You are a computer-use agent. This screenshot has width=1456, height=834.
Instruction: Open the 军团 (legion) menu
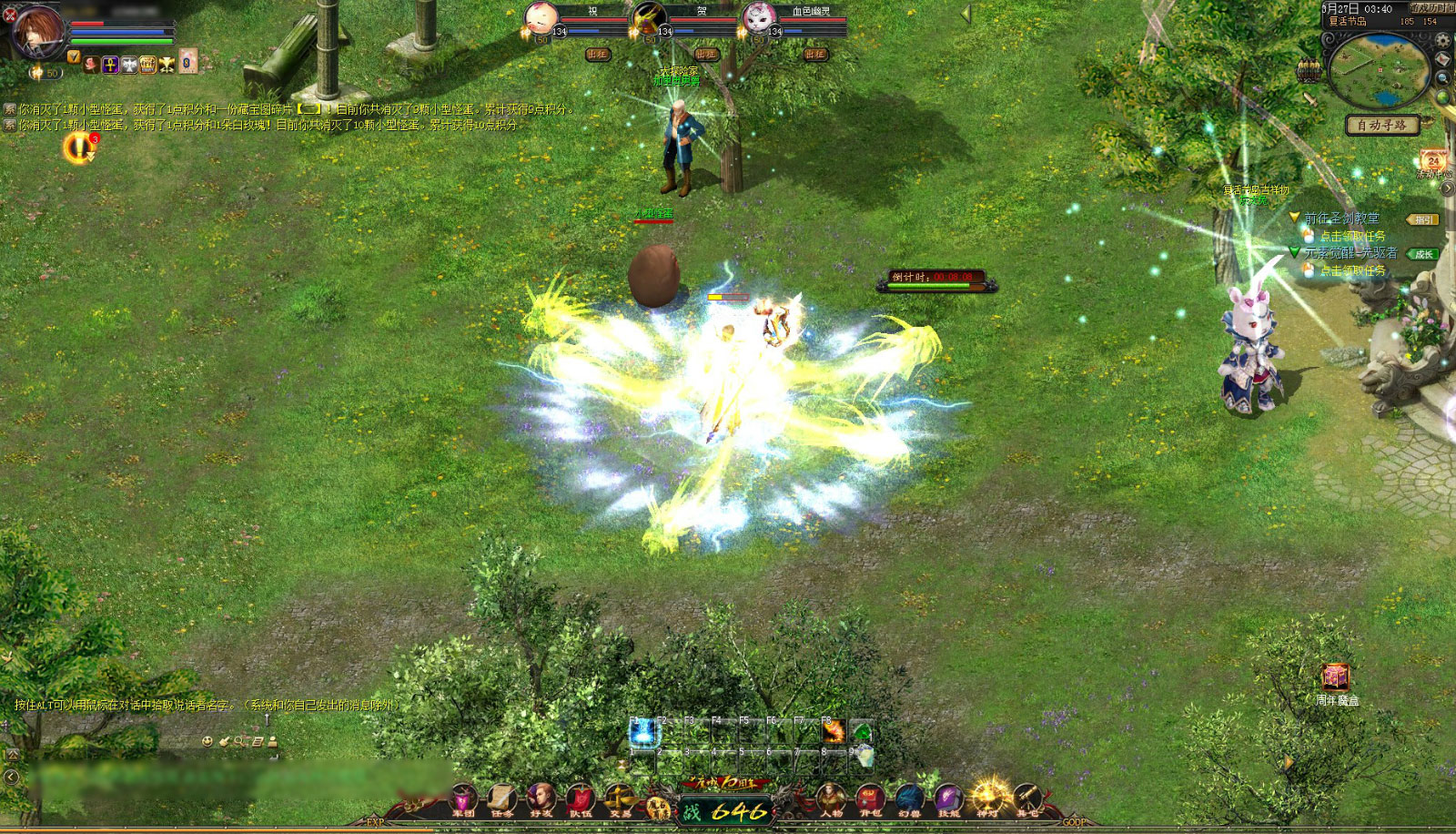click(463, 799)
